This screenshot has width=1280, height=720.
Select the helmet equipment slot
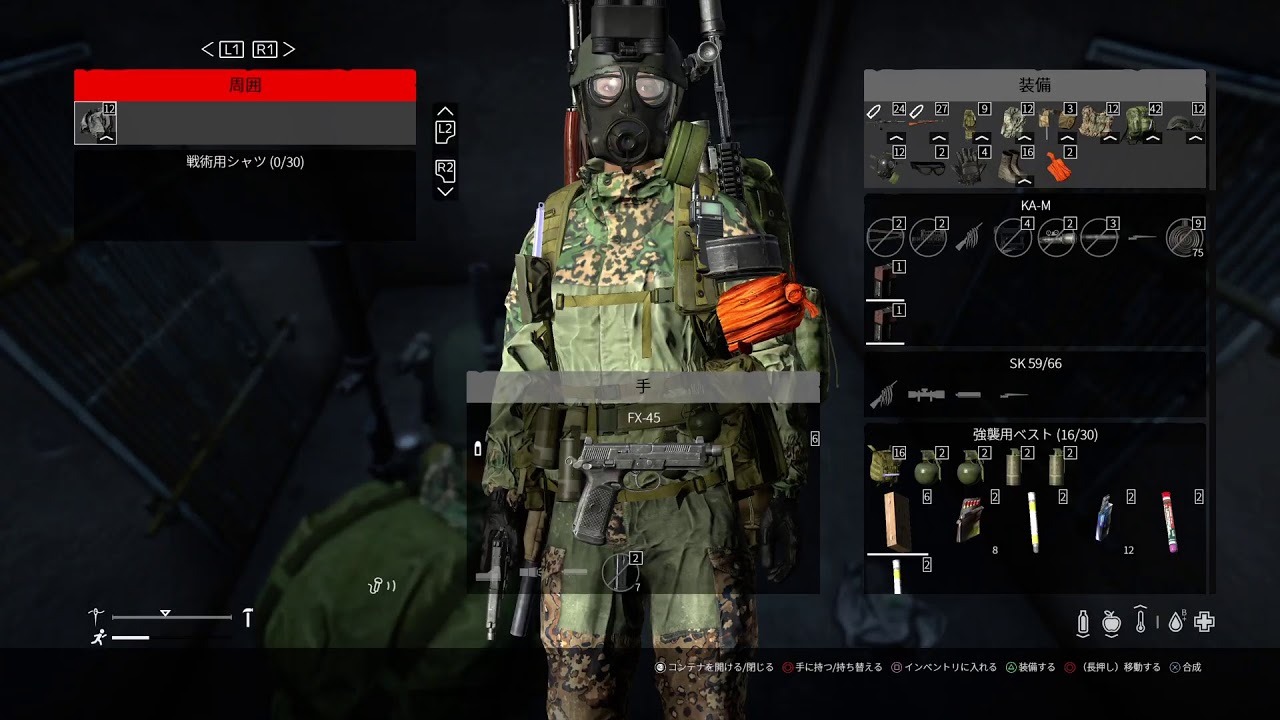click(1185, 124)
